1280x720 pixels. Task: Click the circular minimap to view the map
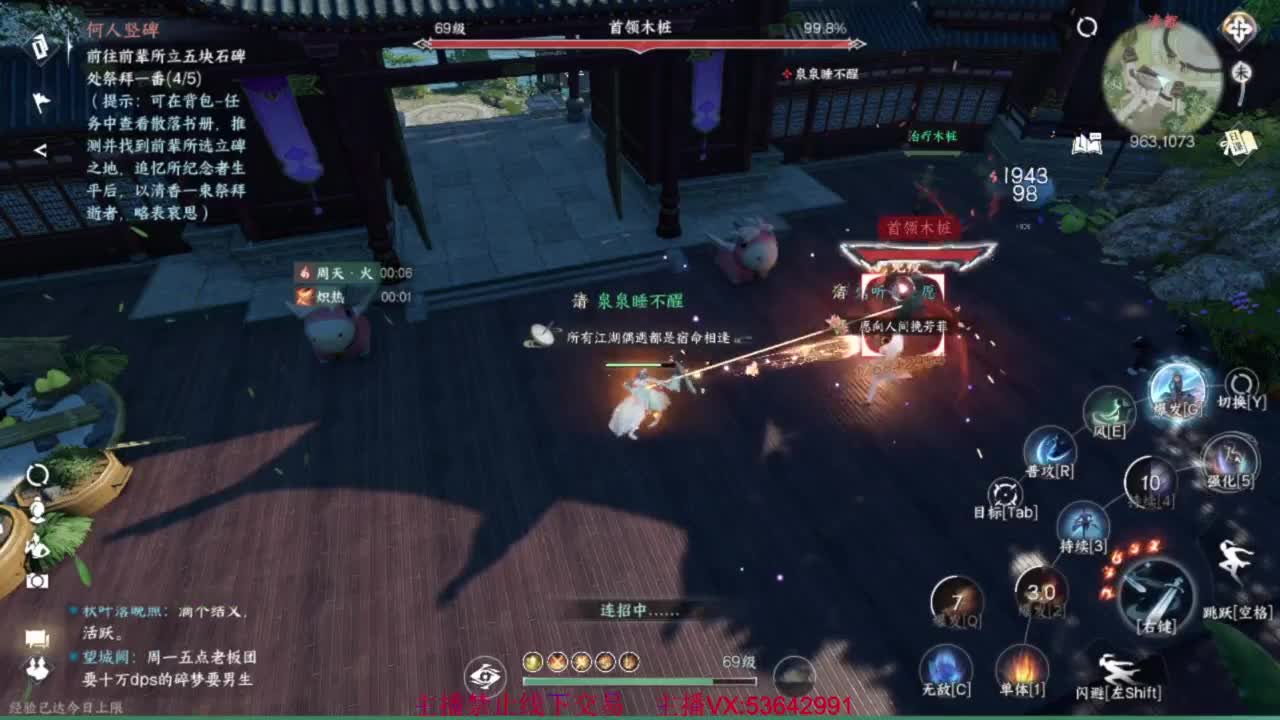coord(1160,75)
